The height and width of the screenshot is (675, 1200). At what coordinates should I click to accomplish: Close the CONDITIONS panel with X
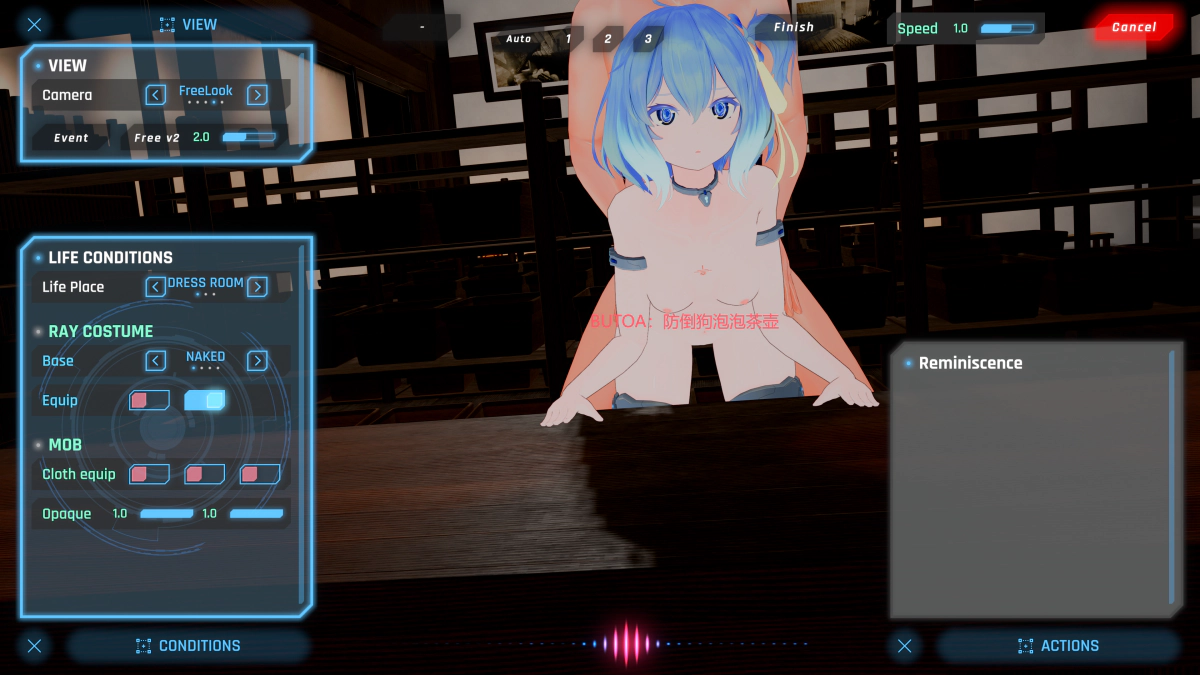tap(35, 646)
